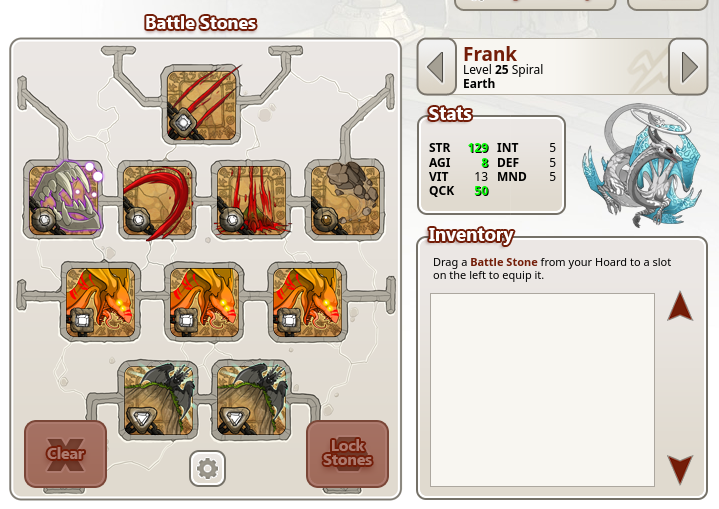This screenshot has width=719, height=509.
Task: Go to the previous dragon arrow
Action: click(x=435, y=67)
